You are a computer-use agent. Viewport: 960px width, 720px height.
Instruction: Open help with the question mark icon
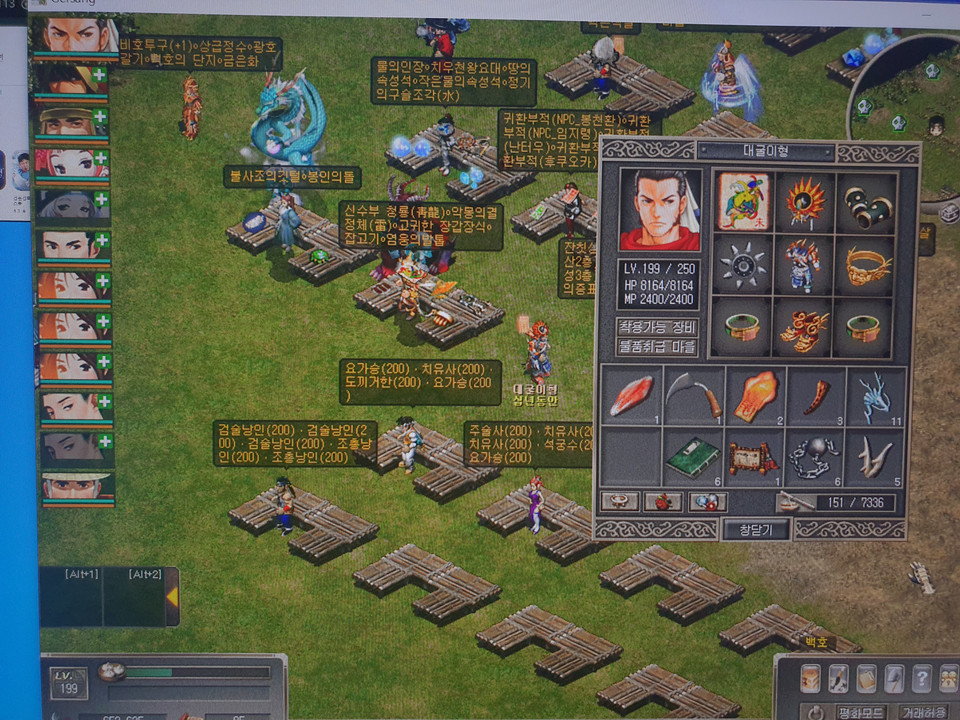(x=921, y=678)
